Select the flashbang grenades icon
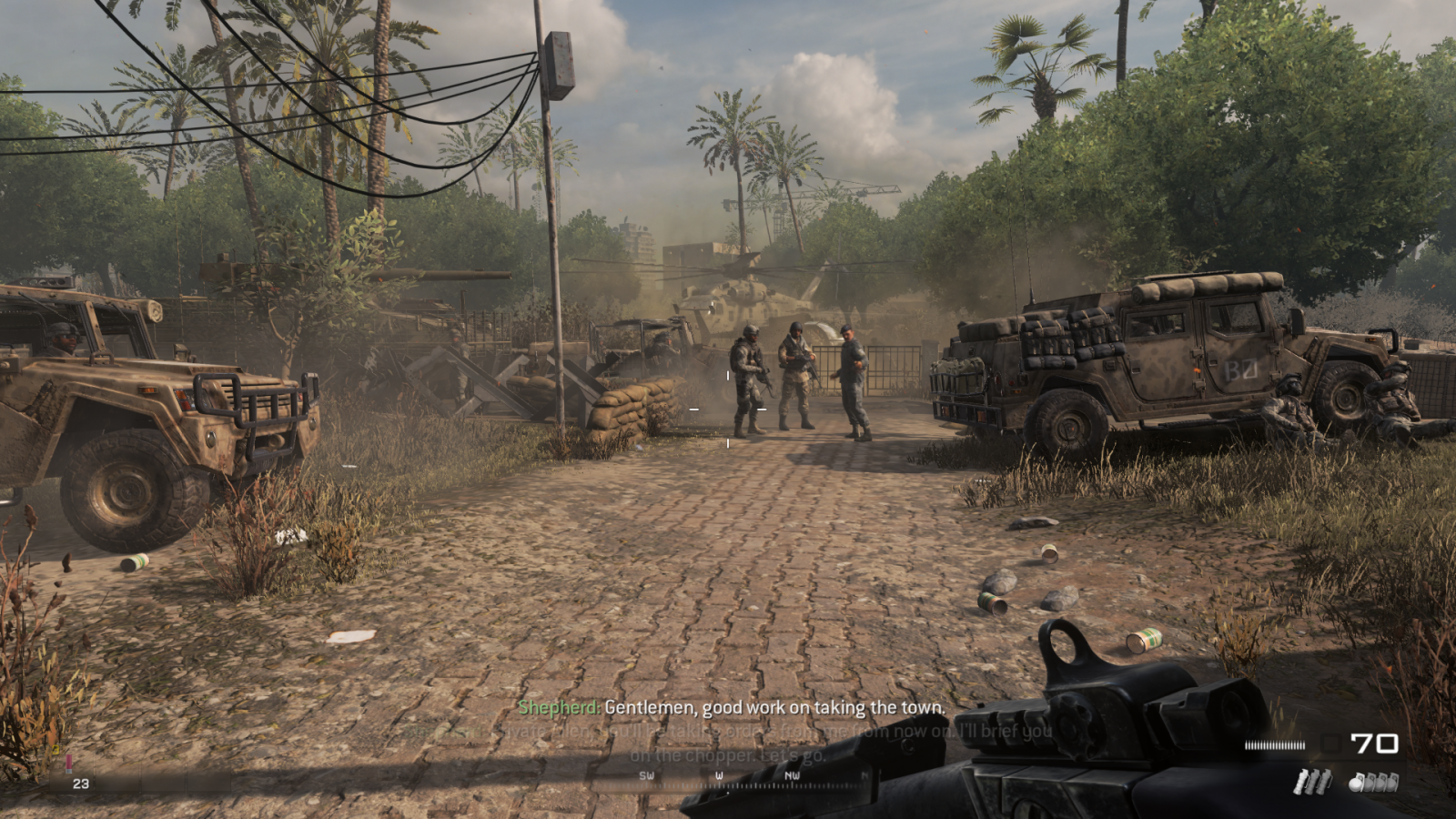 click(x=1313, y=781)
